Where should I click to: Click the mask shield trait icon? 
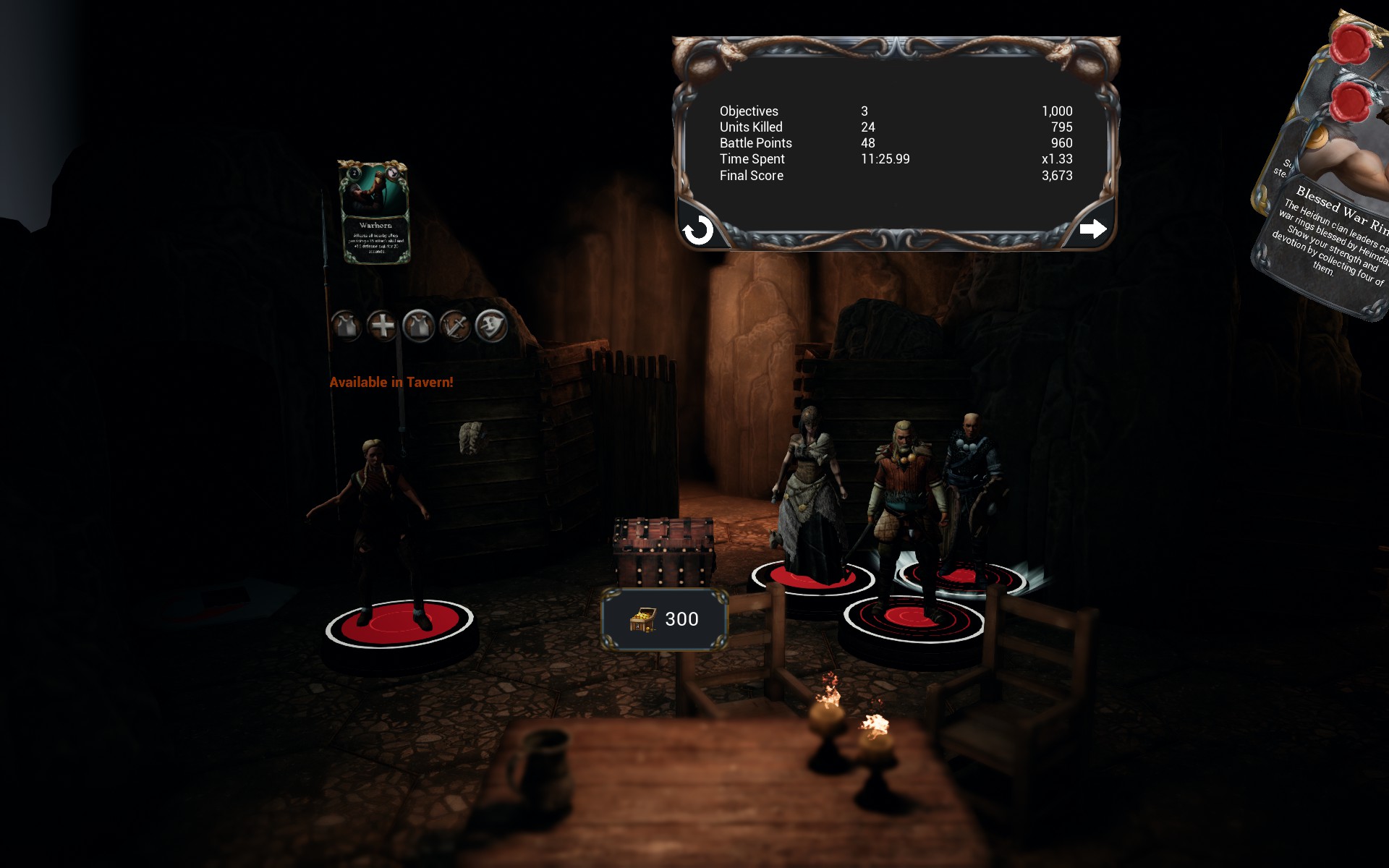(x=491, y=326)
